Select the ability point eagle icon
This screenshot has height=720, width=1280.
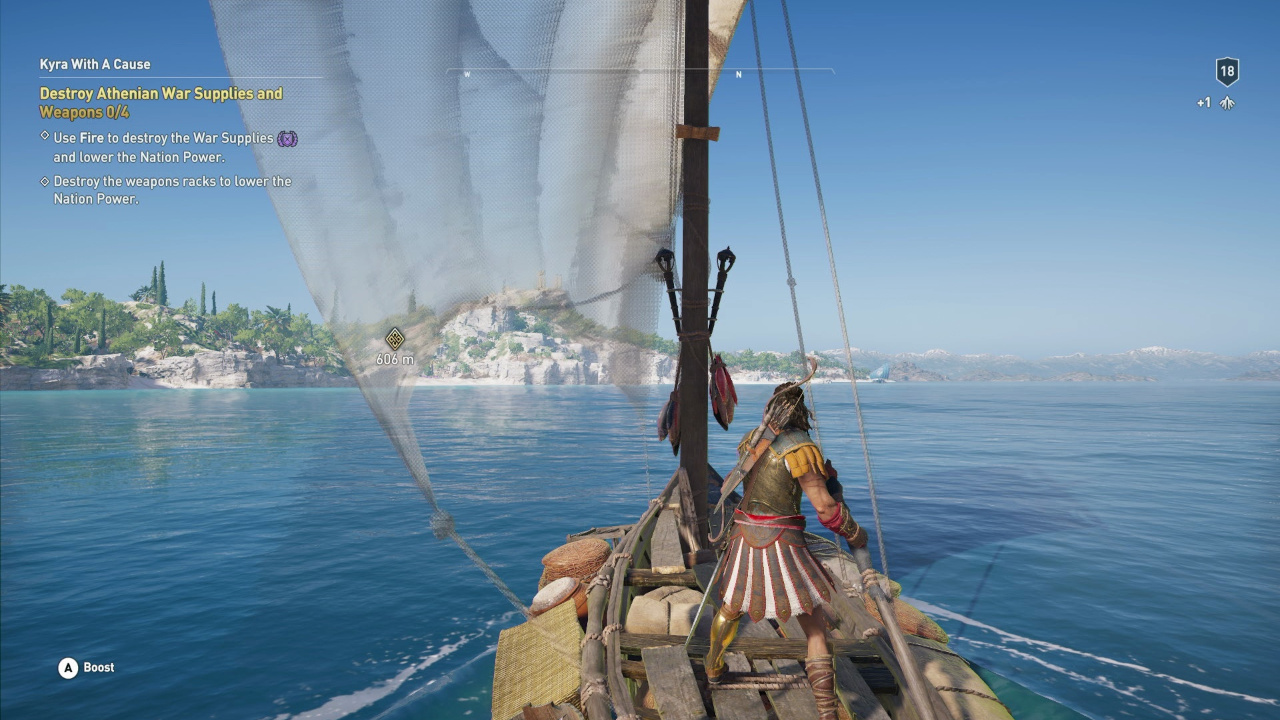click(1227, 103)
